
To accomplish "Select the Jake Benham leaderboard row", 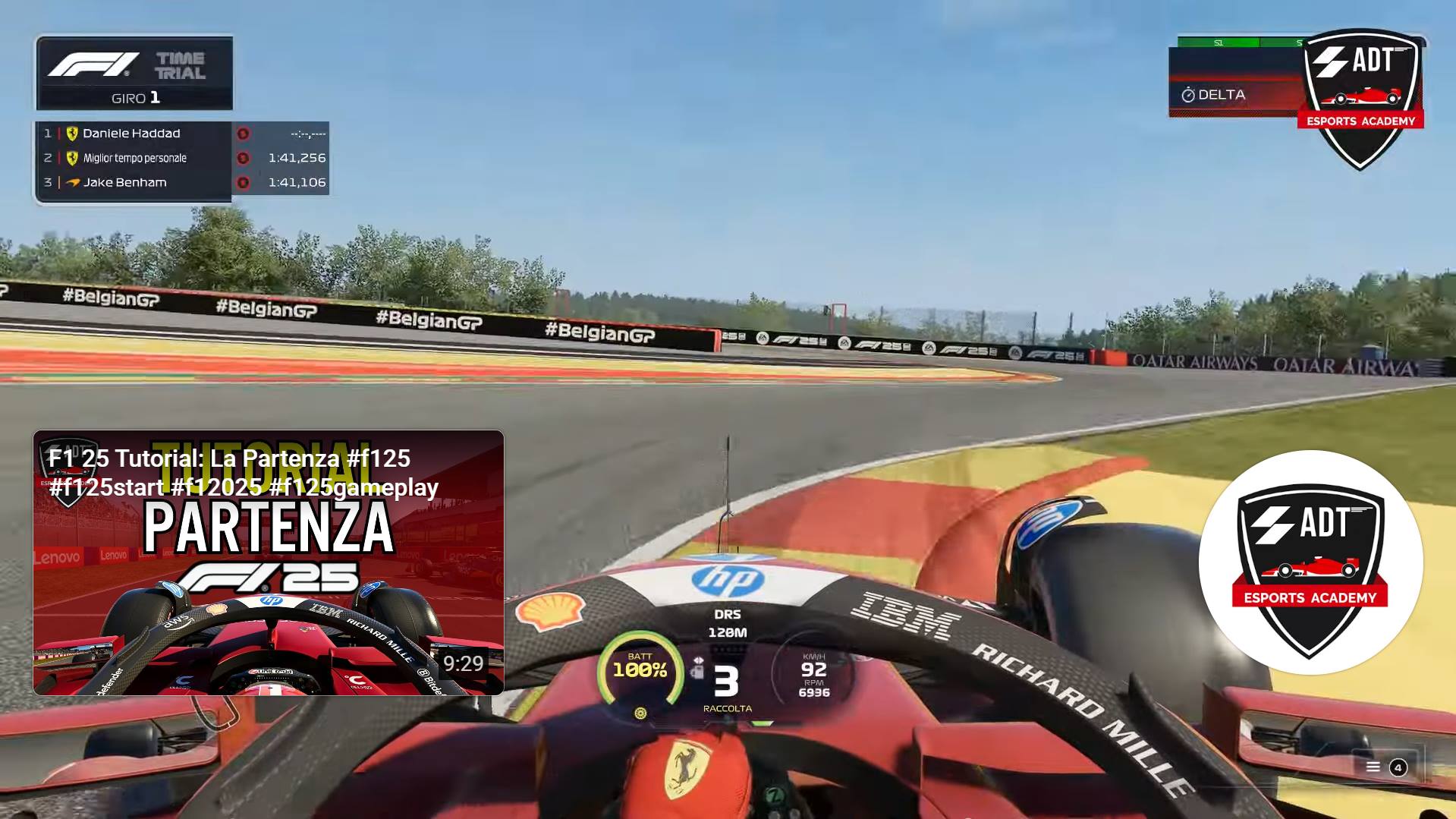I will click(x=182, y=182).
